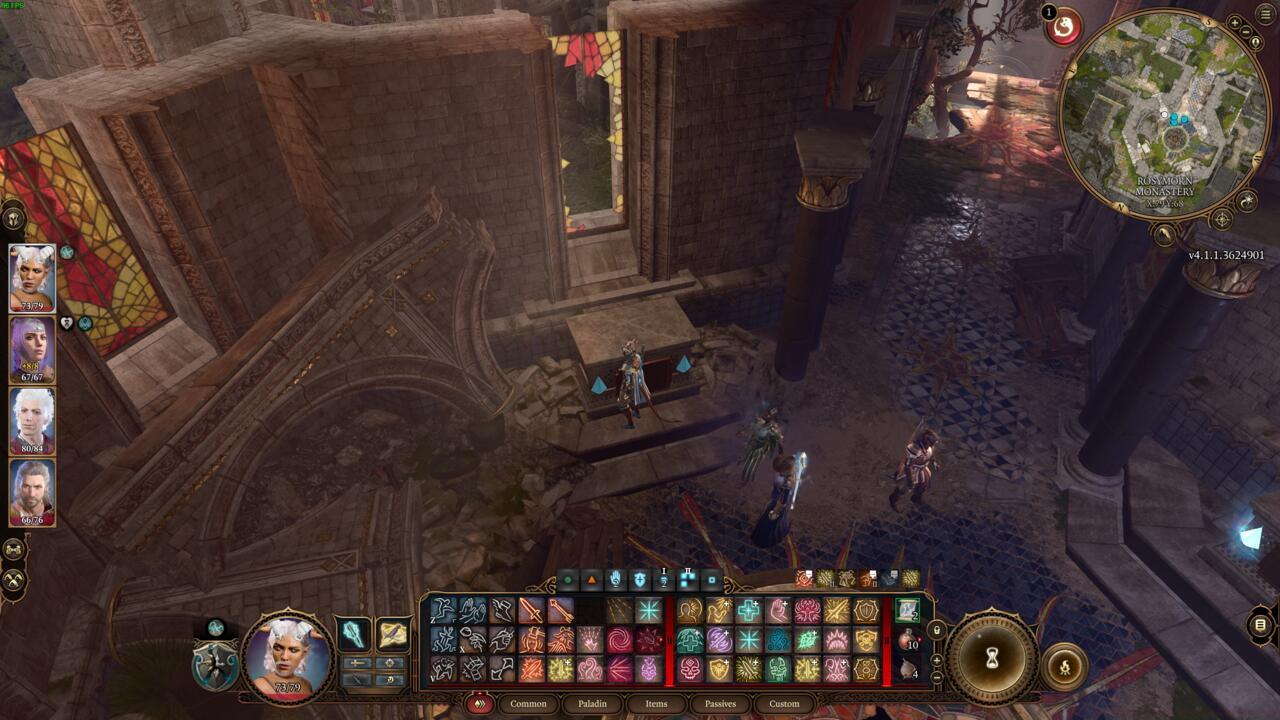Lock the hotbar with the padlock toggle
Screen dimensions: 1280x720
click(936, 630)
